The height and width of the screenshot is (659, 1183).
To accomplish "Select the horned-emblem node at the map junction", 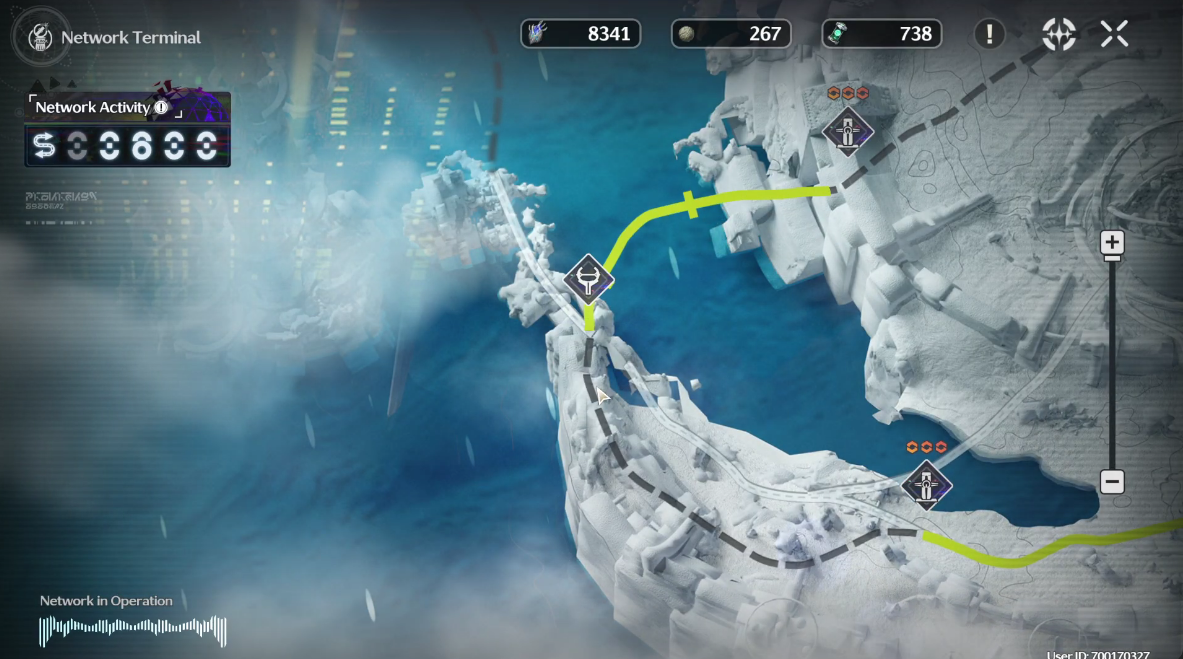I will (588, 279).
